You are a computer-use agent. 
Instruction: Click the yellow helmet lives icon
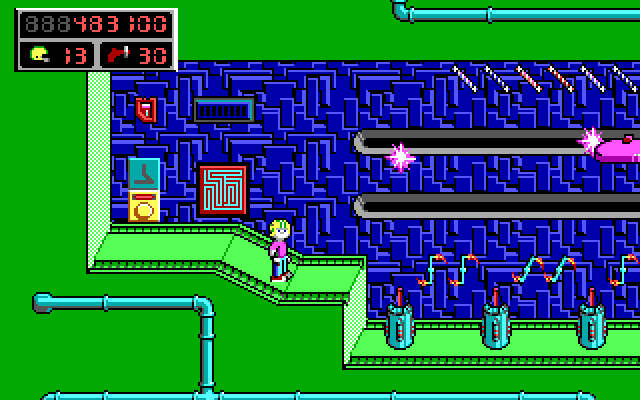pyautogui.click(x=39, y=55)
